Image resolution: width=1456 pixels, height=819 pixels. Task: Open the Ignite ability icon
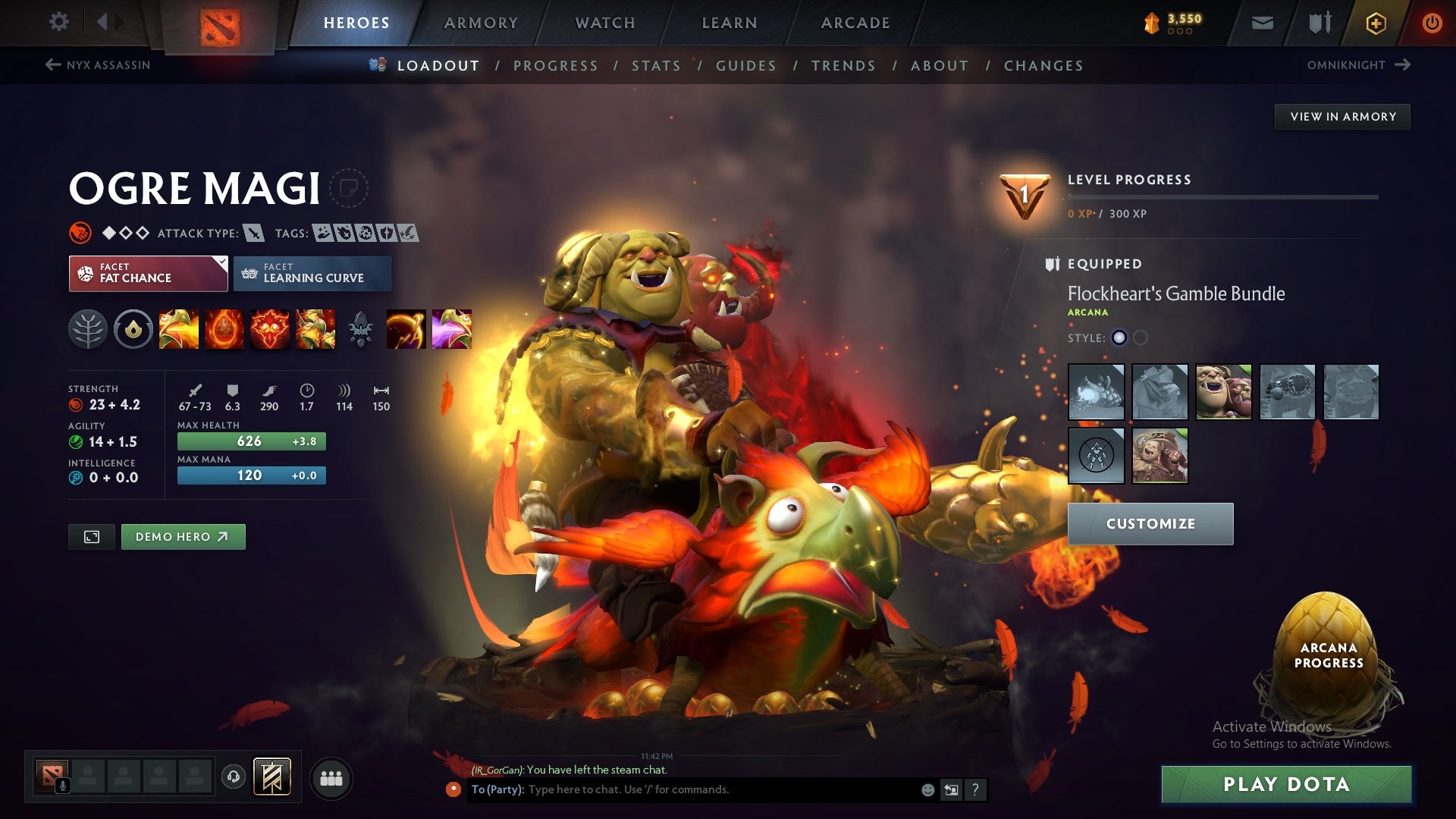click(225, 328)
